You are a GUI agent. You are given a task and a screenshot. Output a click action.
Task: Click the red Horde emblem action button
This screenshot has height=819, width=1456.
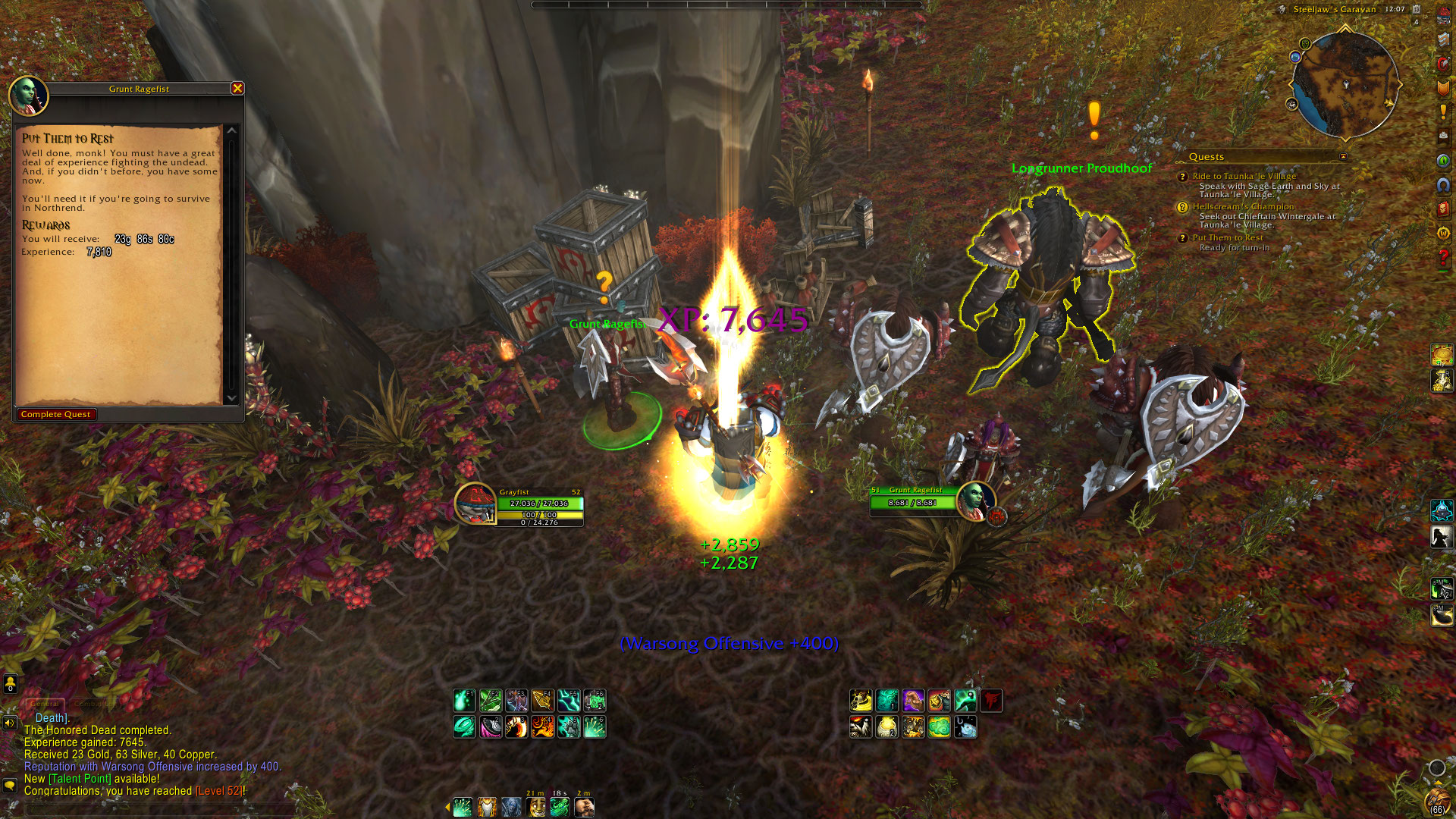coord(990,701)
